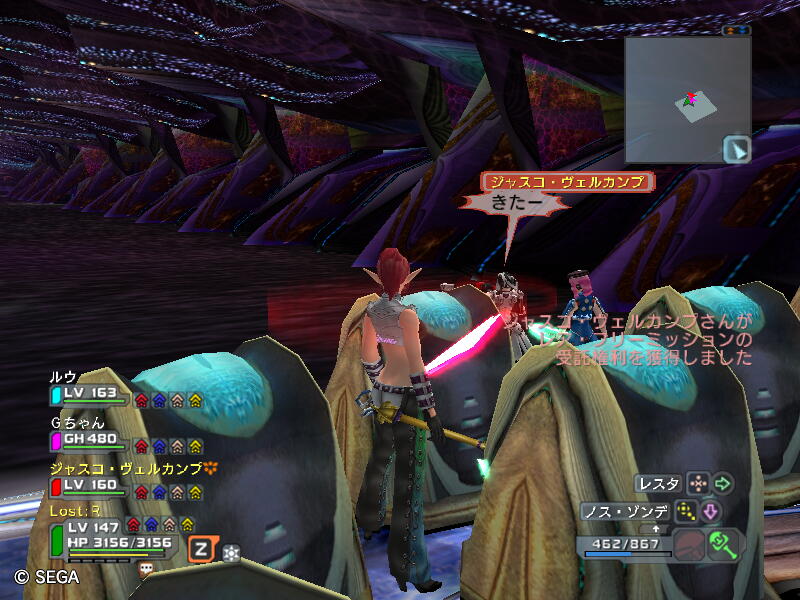Click the orange Z lock-on icon
The width and height of the screenshot is (800, 600).
pos(201,548)
